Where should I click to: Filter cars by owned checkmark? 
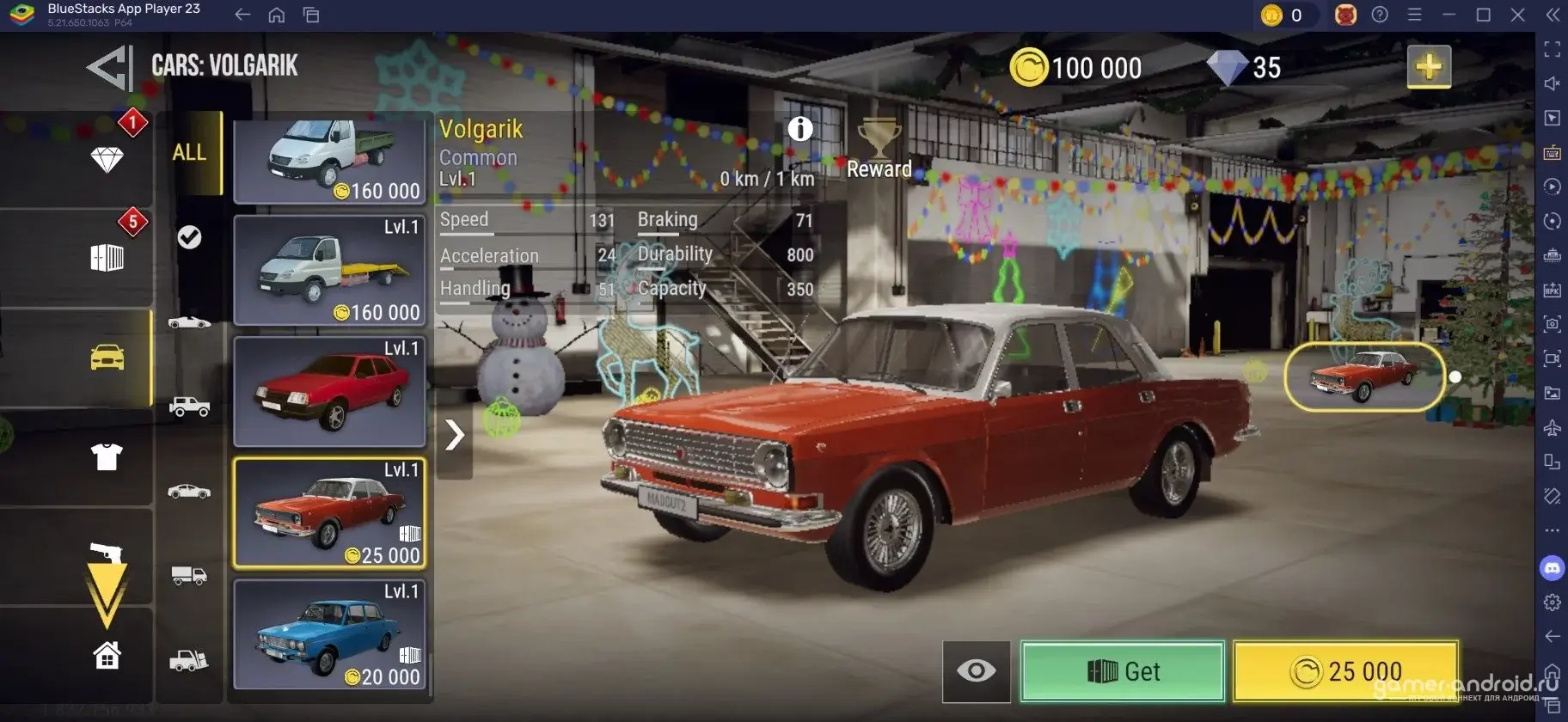189,237
